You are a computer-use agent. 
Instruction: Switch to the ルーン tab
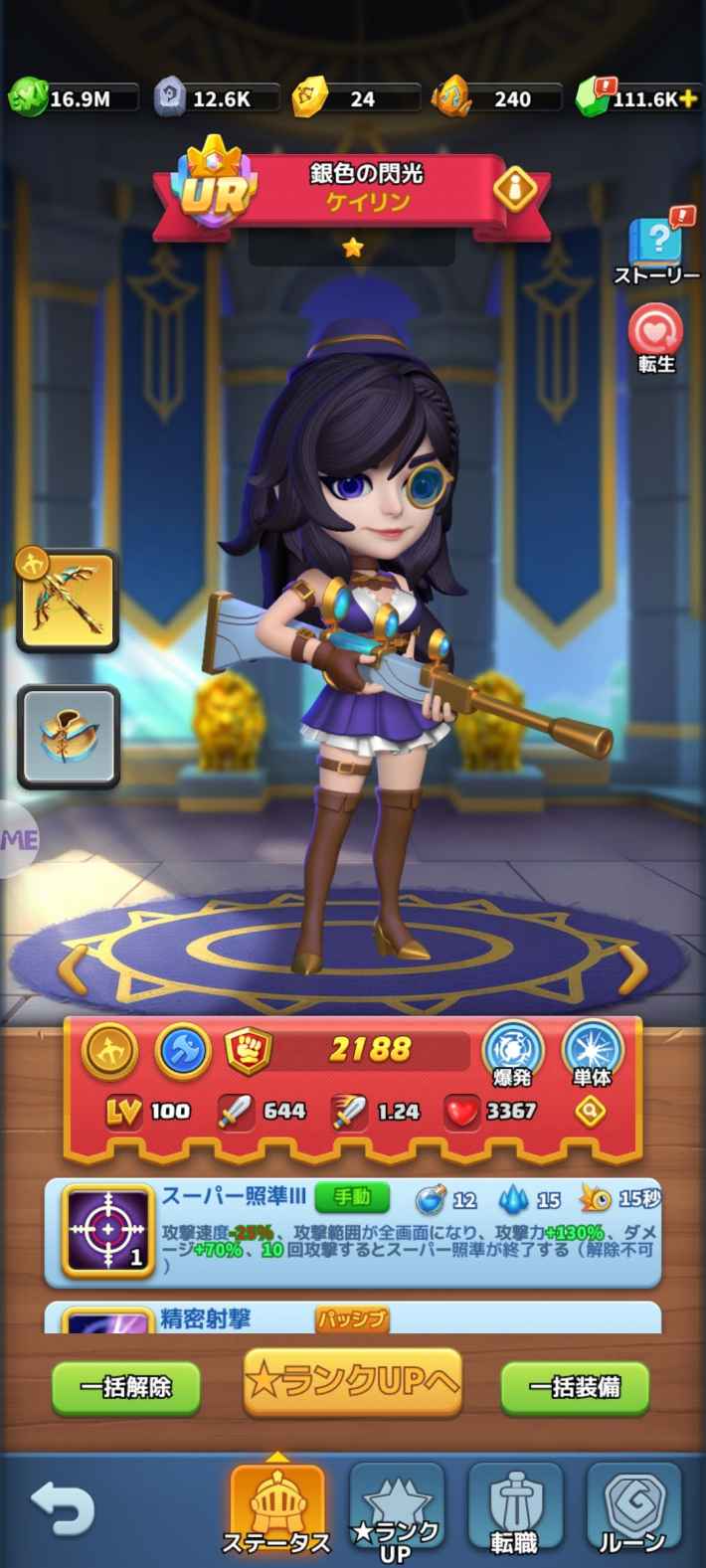pyautogui.click(x=632, y=1511)
